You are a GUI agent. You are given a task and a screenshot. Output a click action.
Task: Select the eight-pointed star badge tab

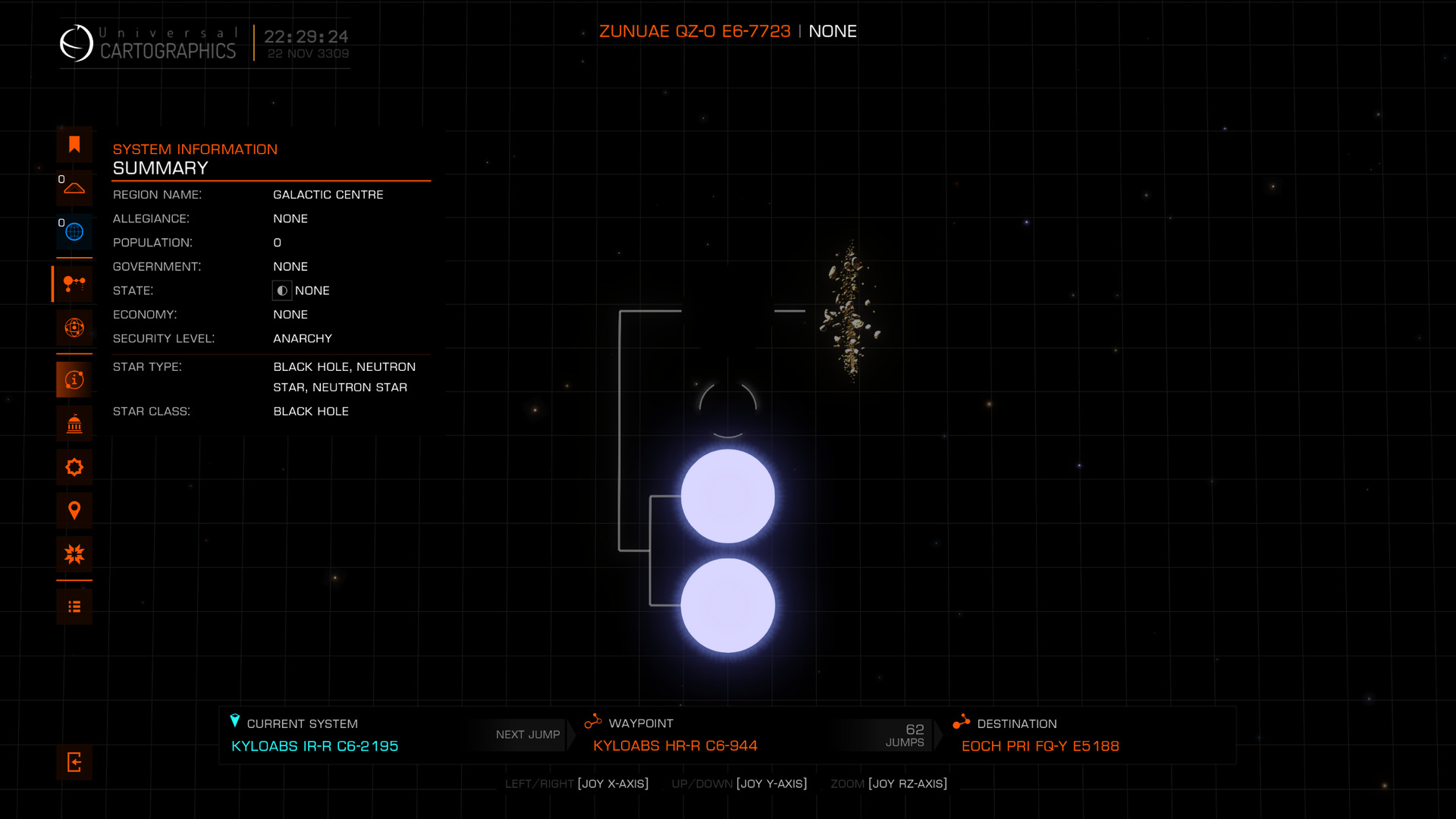click(74, 467)
